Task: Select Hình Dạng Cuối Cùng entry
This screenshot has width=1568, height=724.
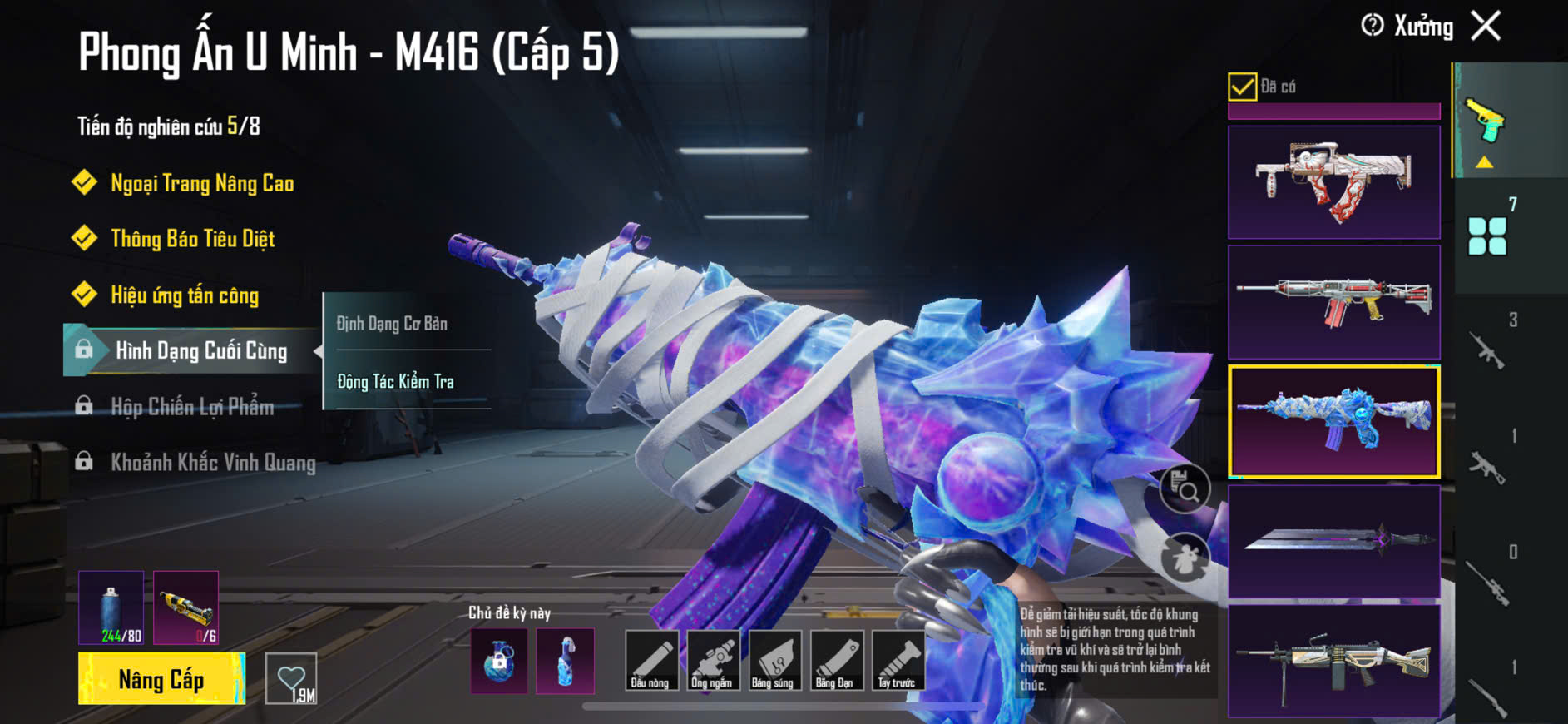Action: tap(200, 350)
